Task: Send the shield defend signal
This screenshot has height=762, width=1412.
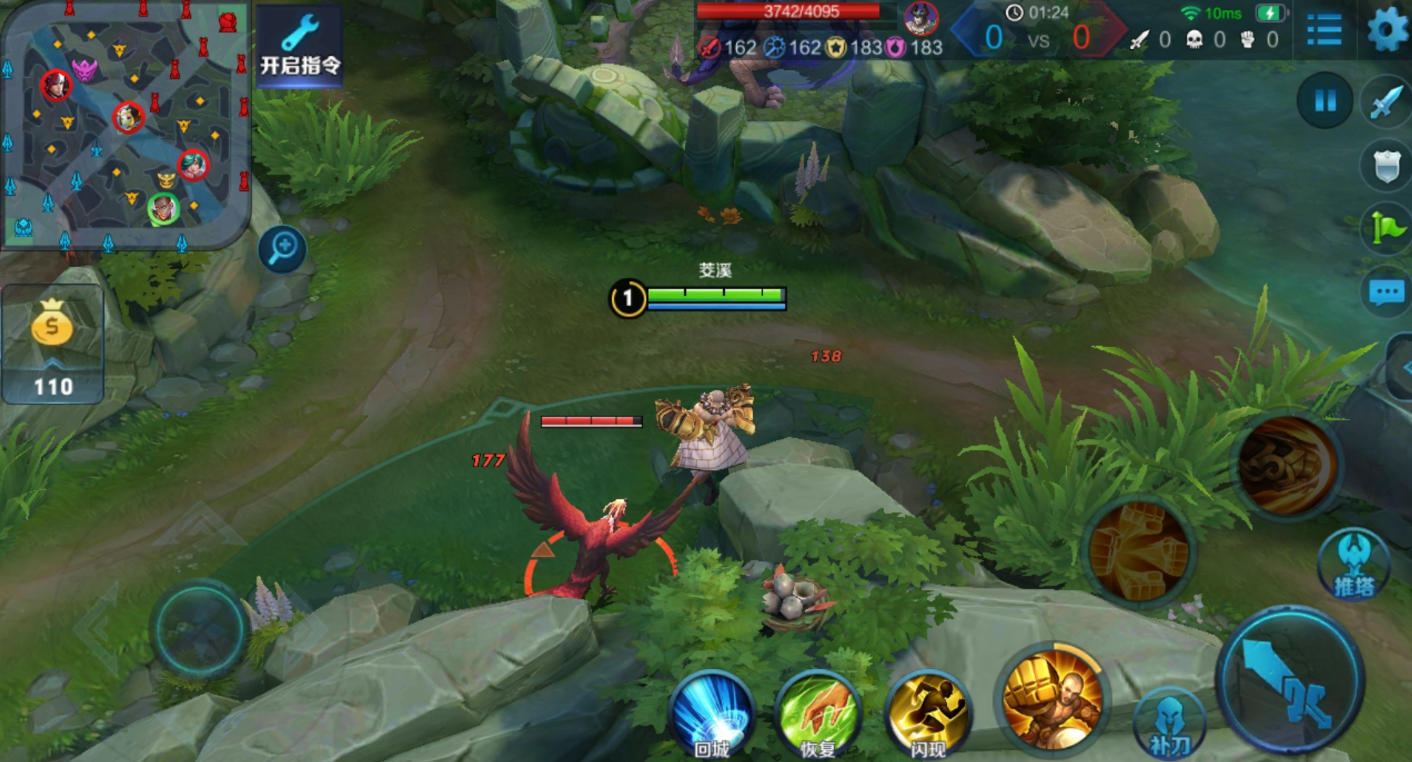Action: coord(1386,165)
